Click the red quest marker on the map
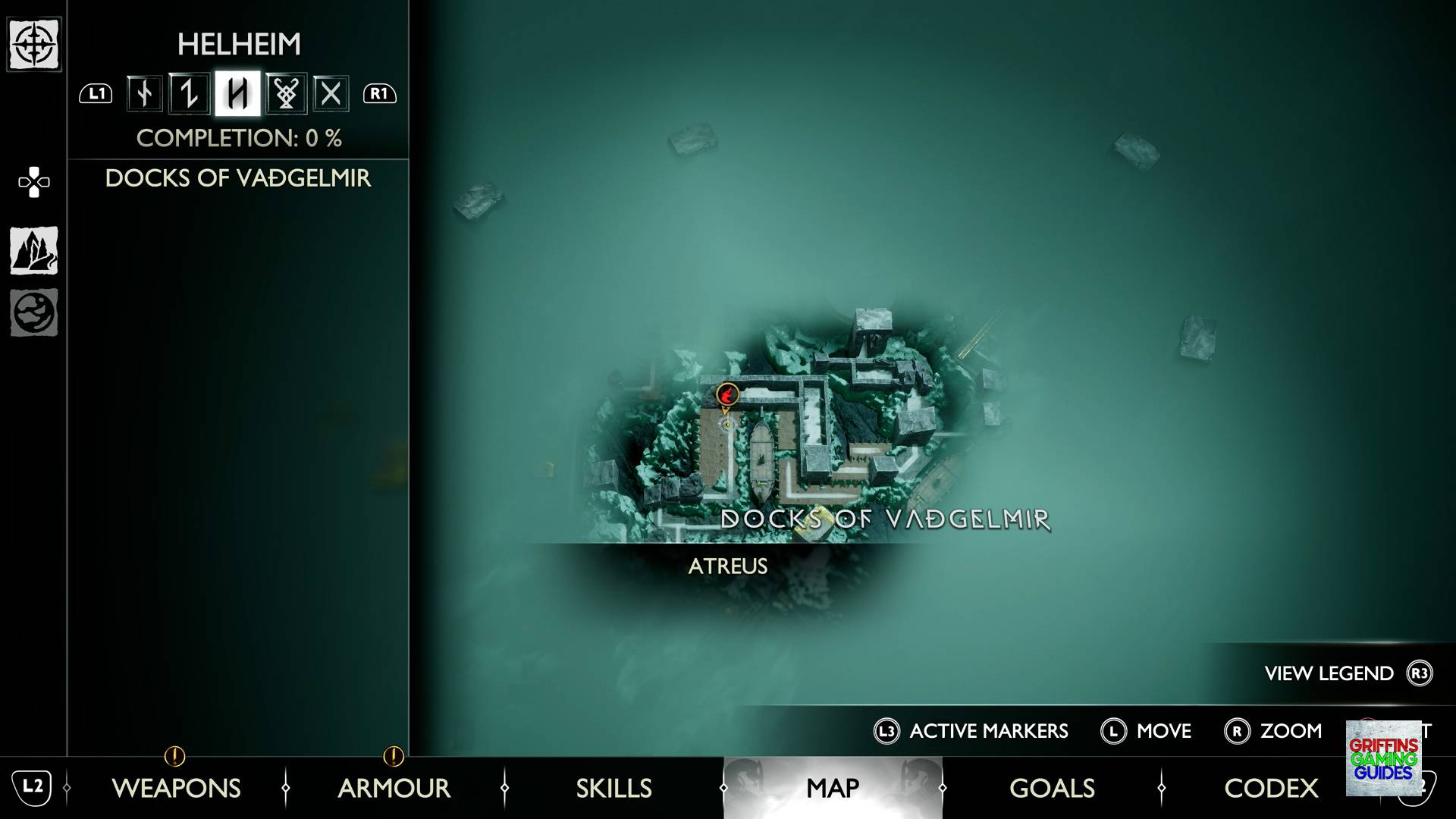The width and height of the screenshot is (1456, 819). [726, 395]
